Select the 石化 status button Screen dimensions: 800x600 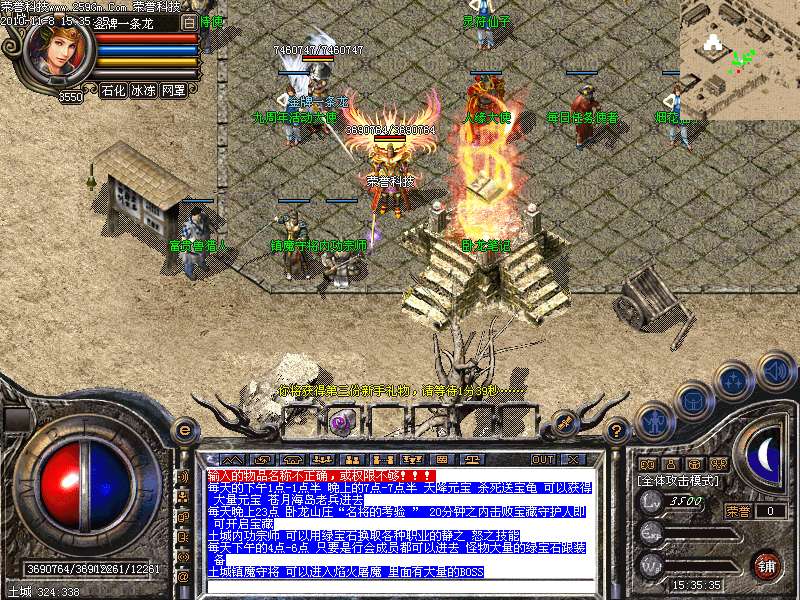click(x=113, y=90)
